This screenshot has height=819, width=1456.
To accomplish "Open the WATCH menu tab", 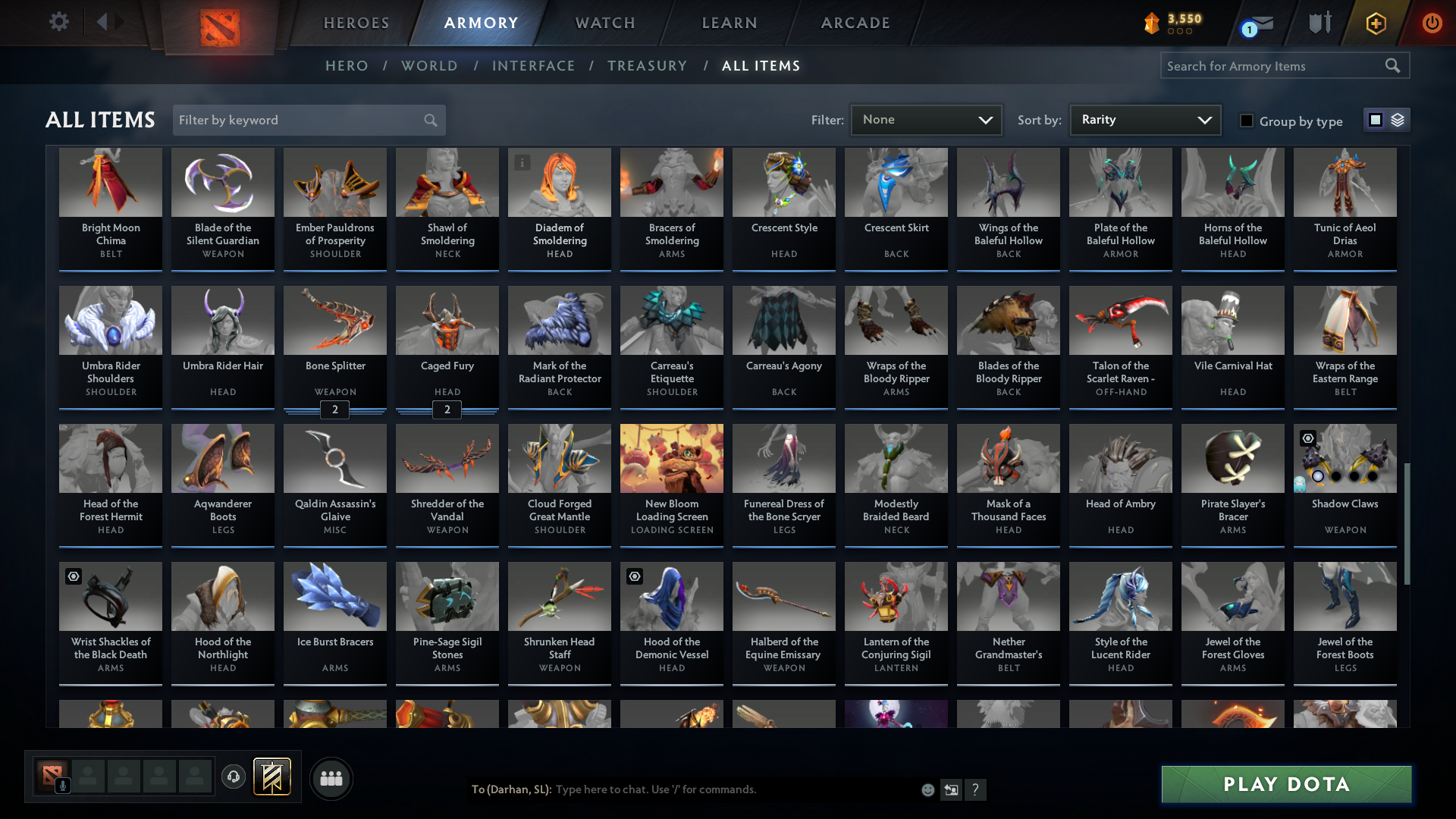I will tap(604, 23).
